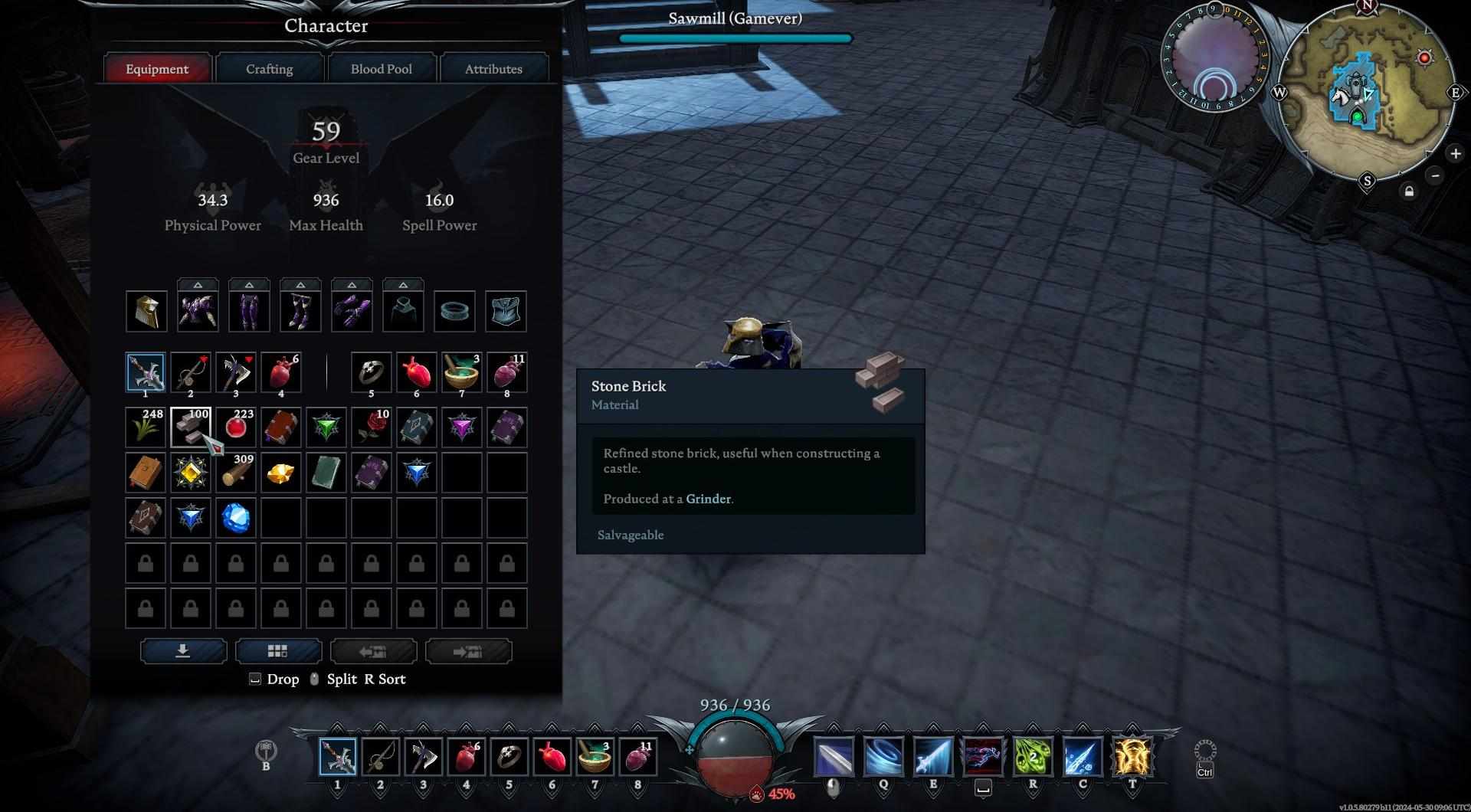Click the skull ring in inventory slot 5

372,372
